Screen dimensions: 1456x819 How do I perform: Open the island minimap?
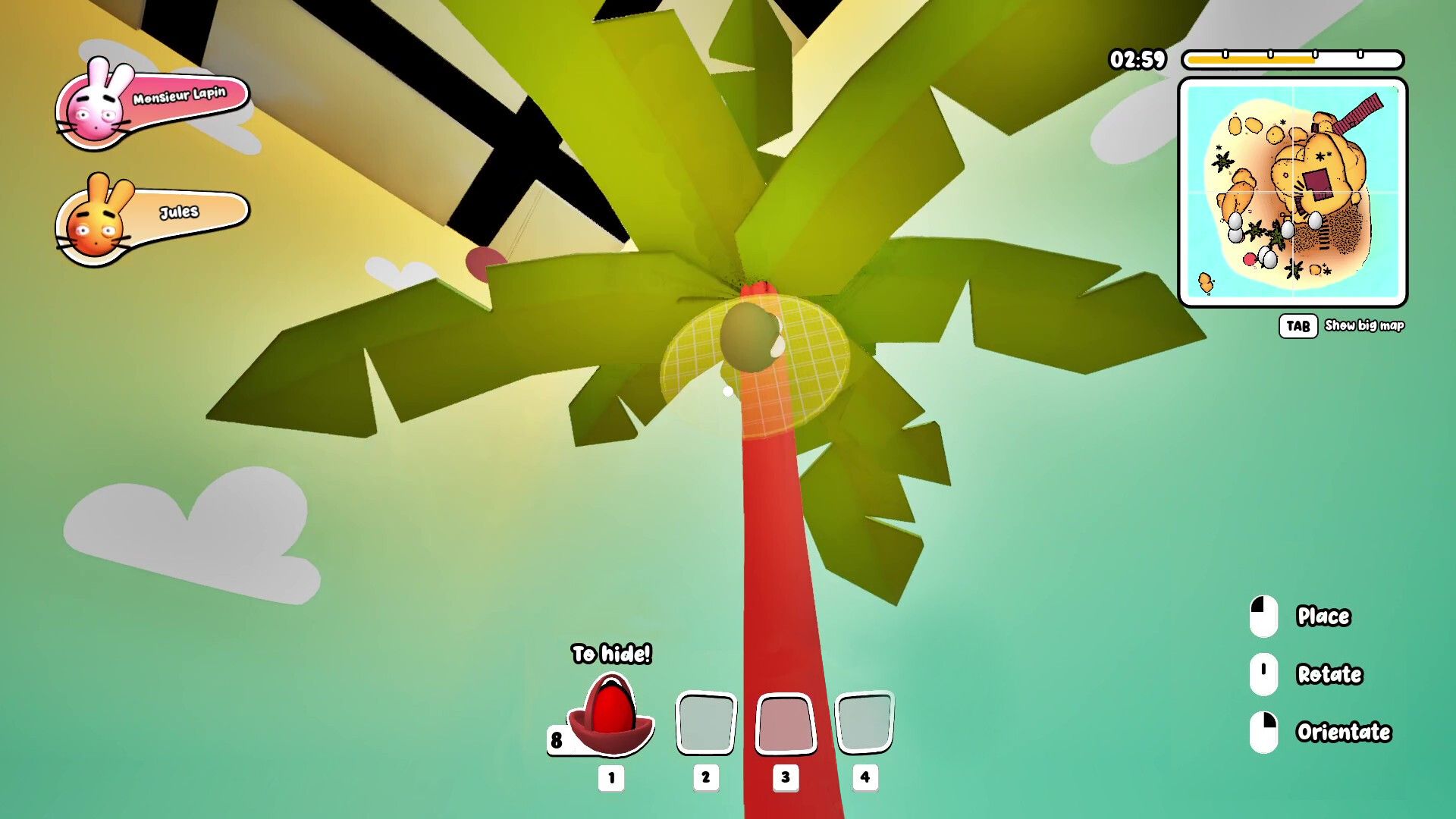pyautogui.click(x=1292, y=193)
